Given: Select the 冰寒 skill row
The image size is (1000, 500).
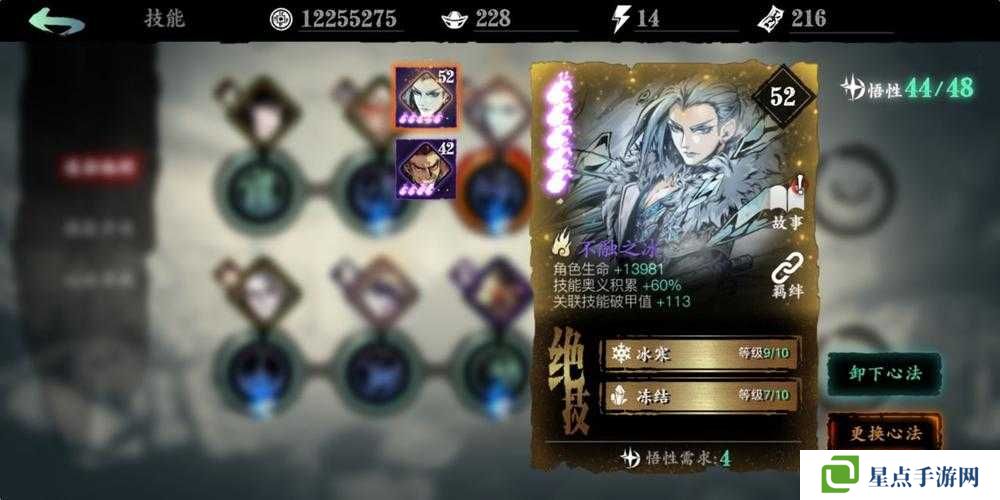Looking at the screenshot, I should coord(699,353).
